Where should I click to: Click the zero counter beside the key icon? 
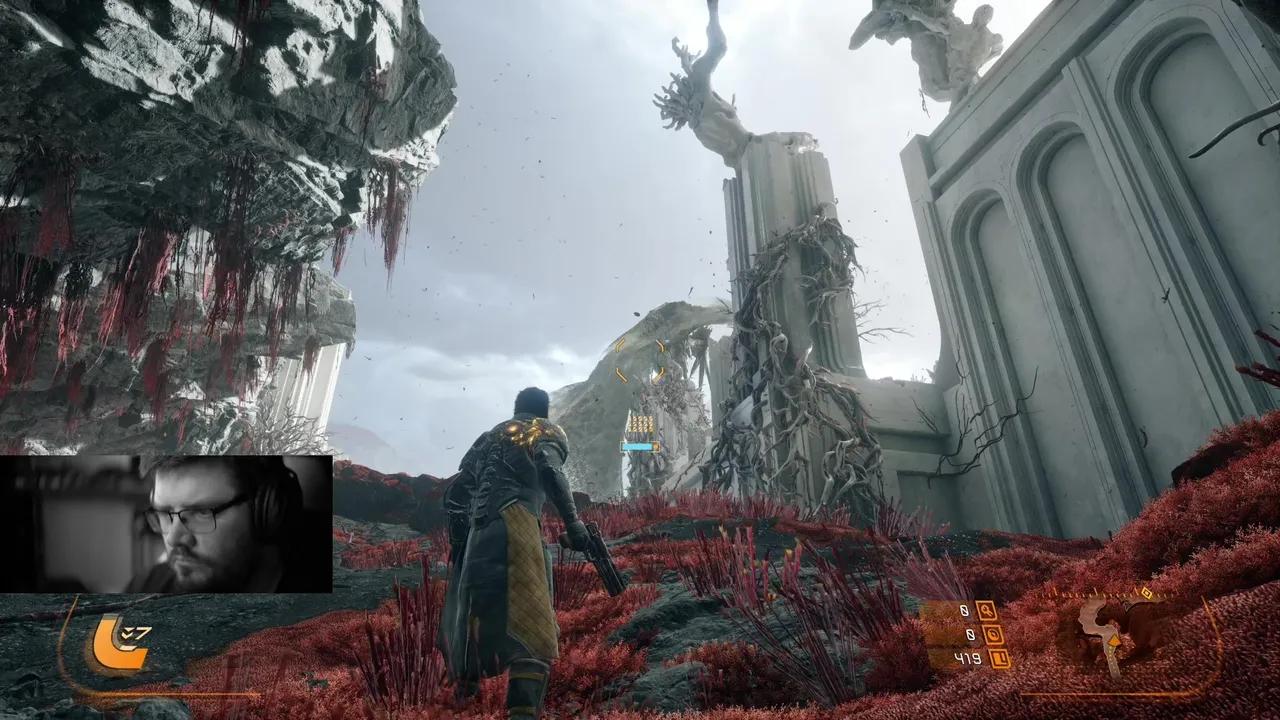coord(964,611)
